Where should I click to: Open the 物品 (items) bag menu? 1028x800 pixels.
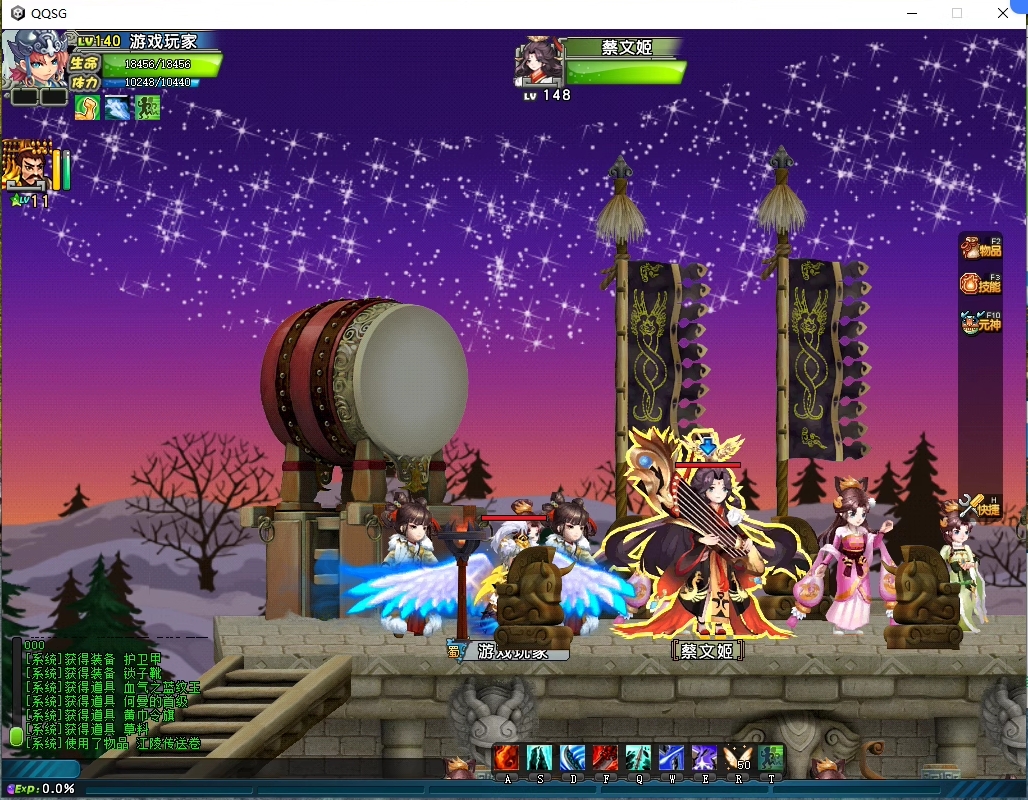coord(980,248)
